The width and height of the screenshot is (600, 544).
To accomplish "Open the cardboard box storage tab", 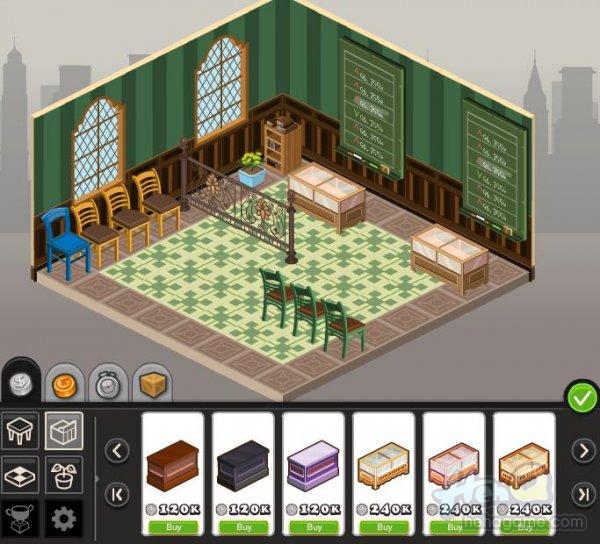I will pos(151,382).
